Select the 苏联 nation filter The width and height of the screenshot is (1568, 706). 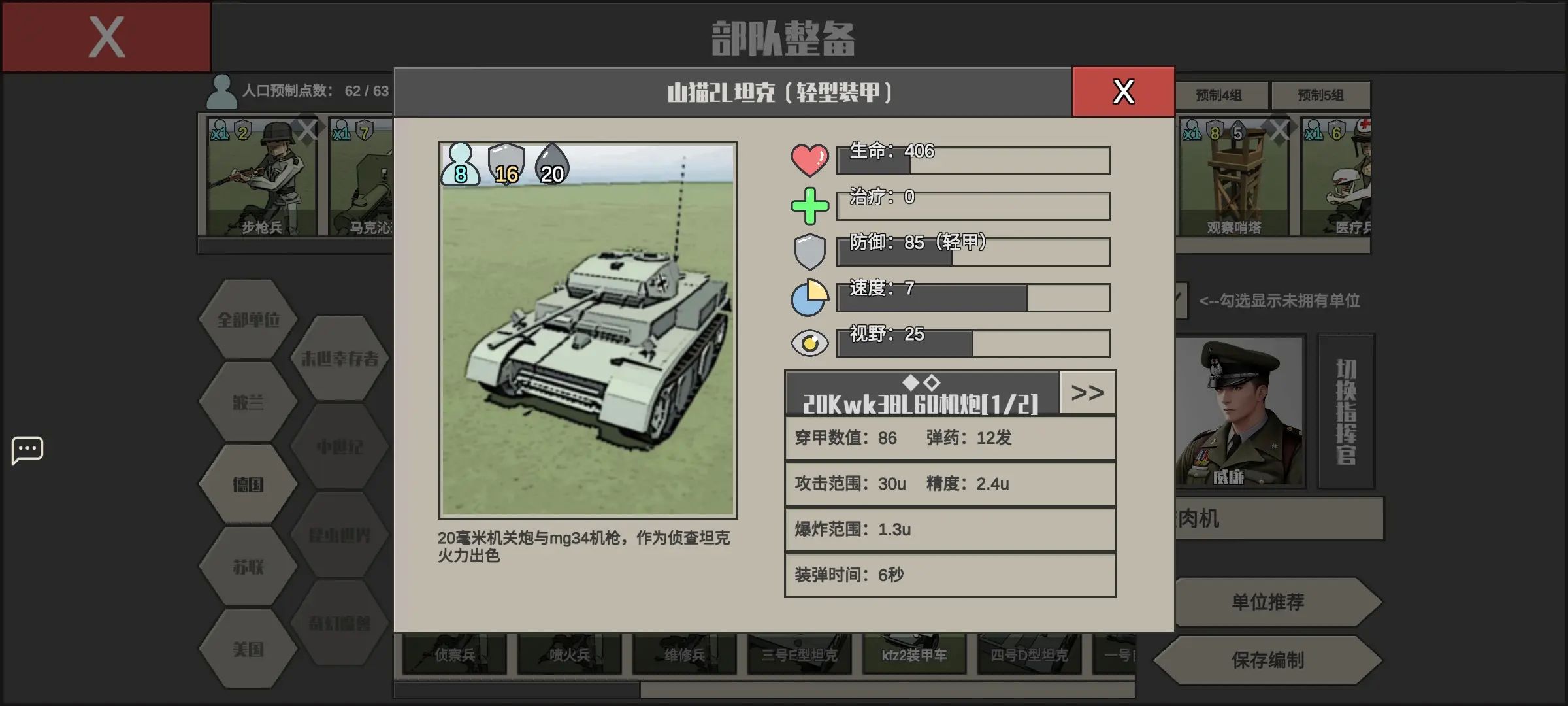247,567
